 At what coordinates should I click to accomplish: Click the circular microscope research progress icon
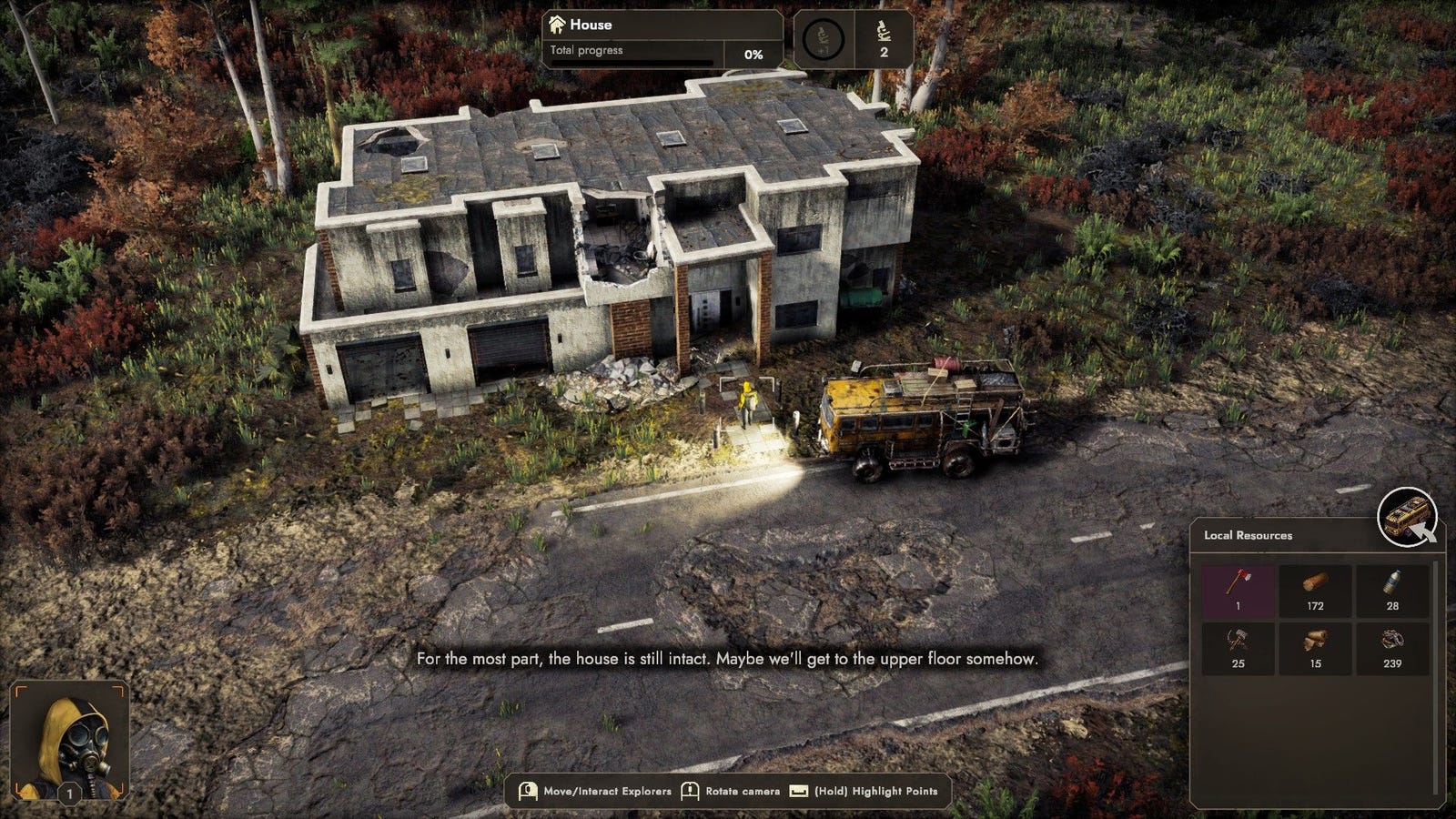tap(824, 40)
